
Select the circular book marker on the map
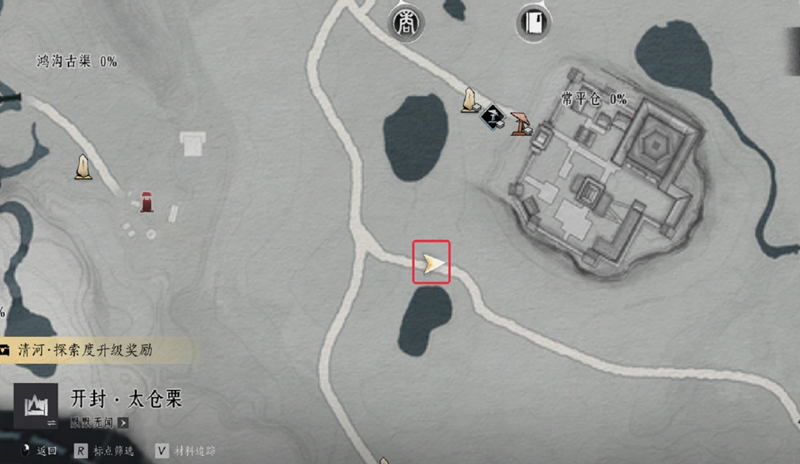point(534,21)
